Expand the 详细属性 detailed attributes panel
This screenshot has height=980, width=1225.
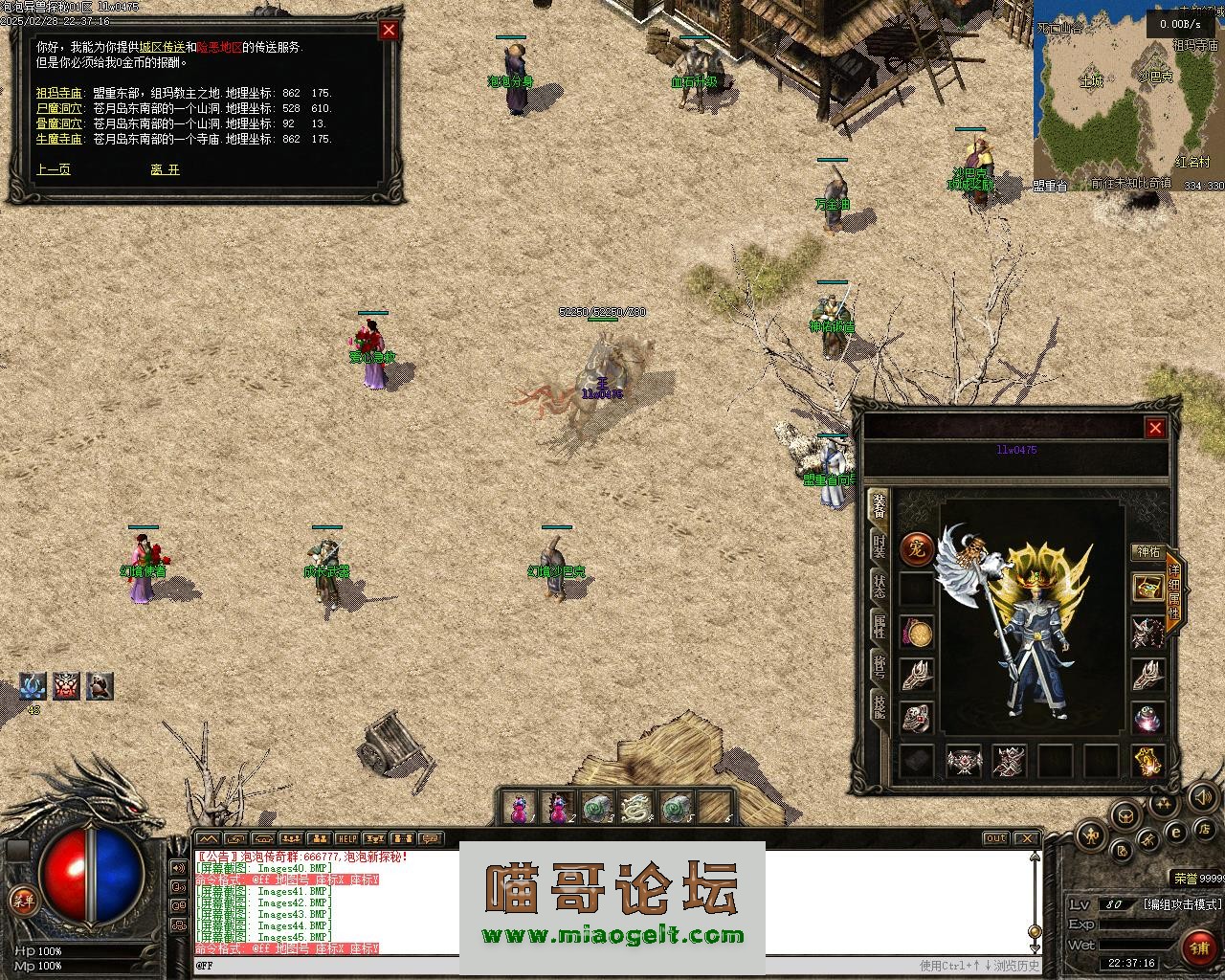[1174, 590]
